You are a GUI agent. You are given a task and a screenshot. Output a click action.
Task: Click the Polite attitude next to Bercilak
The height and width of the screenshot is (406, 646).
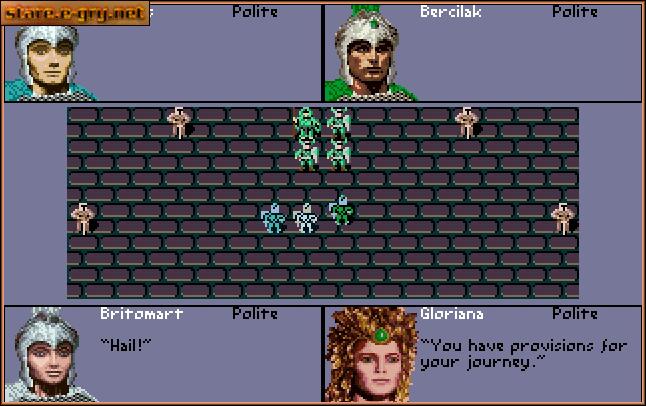pyautogui.click(x=574, y=12)
